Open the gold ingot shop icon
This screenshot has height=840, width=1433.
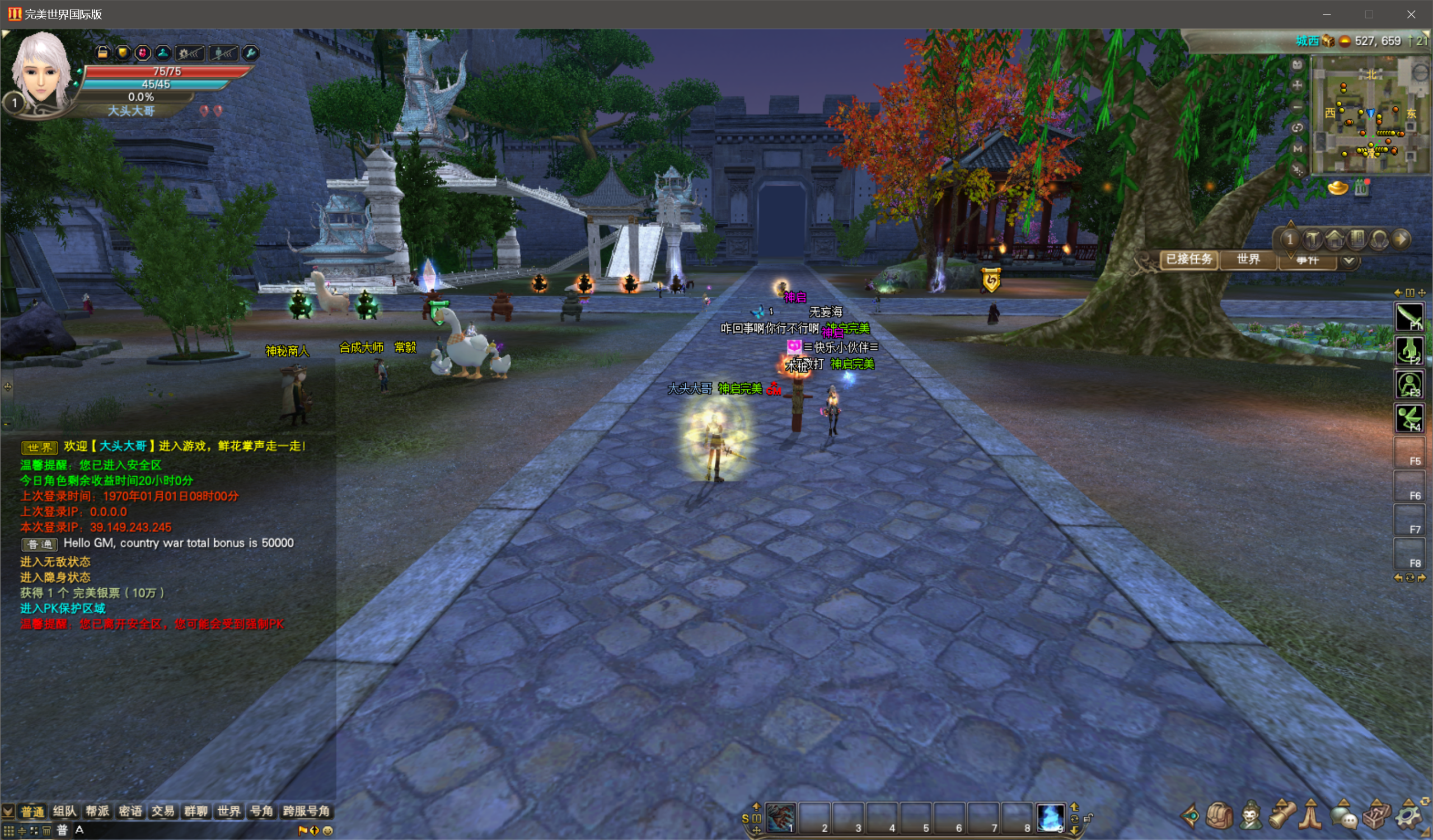1337,187
